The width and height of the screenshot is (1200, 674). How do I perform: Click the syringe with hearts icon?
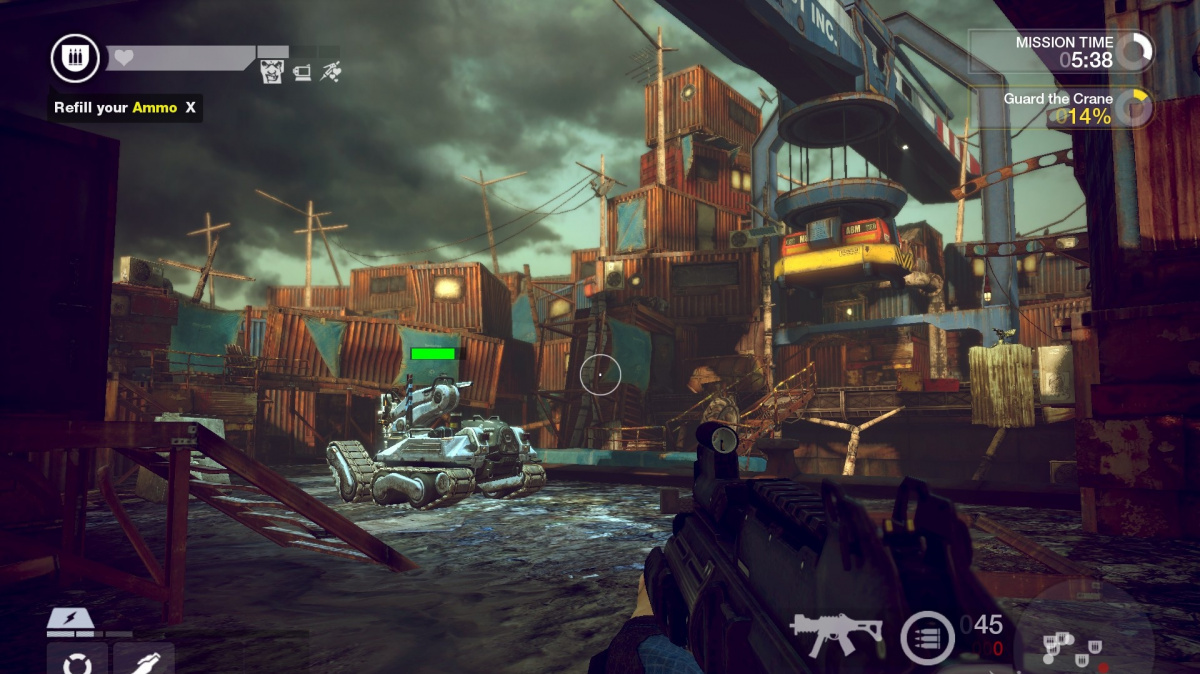point(330,71)
